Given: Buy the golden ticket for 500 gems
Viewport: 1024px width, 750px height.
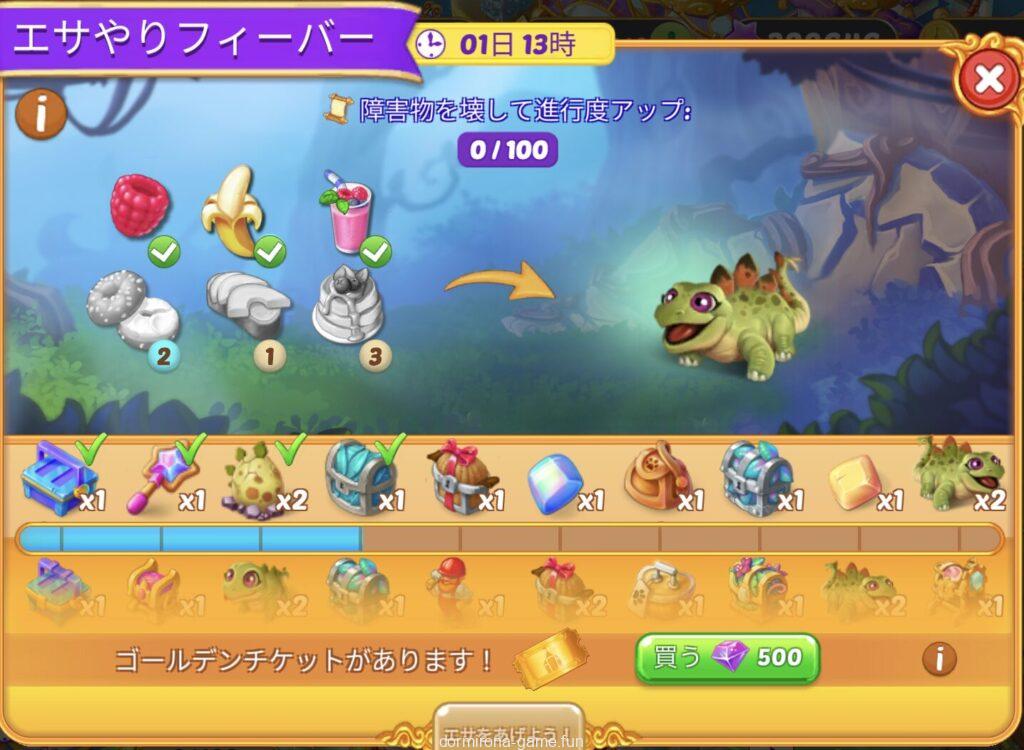Looking at the screenshot, I should pos(727,658).
